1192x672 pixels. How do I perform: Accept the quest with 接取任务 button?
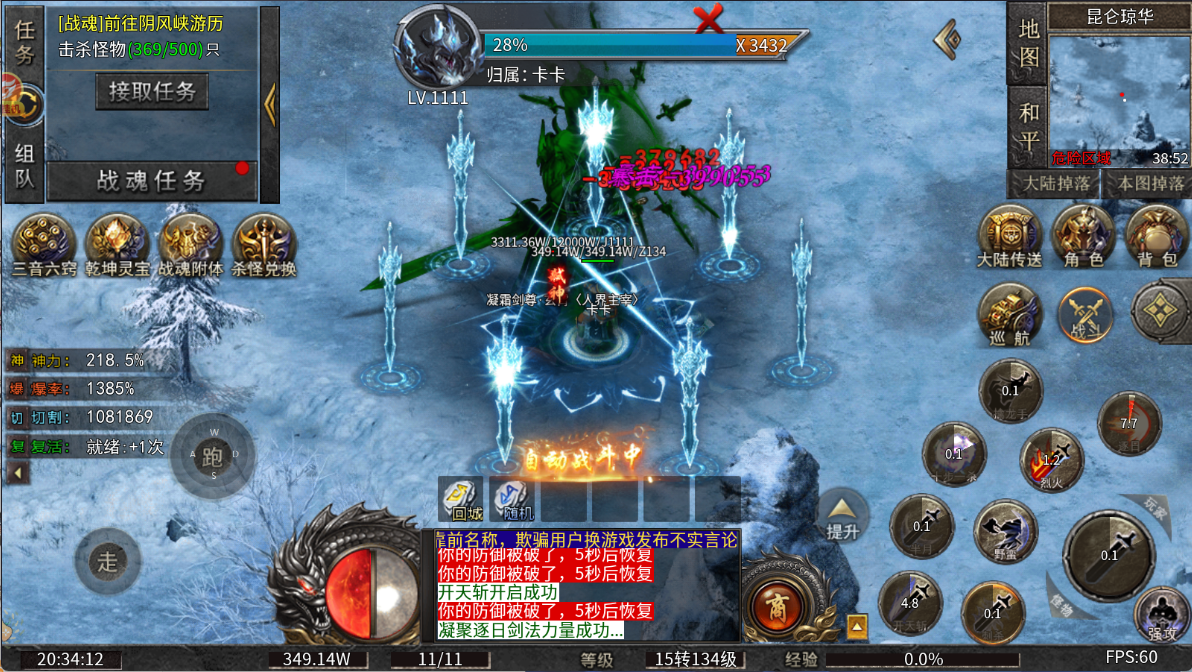152,92
